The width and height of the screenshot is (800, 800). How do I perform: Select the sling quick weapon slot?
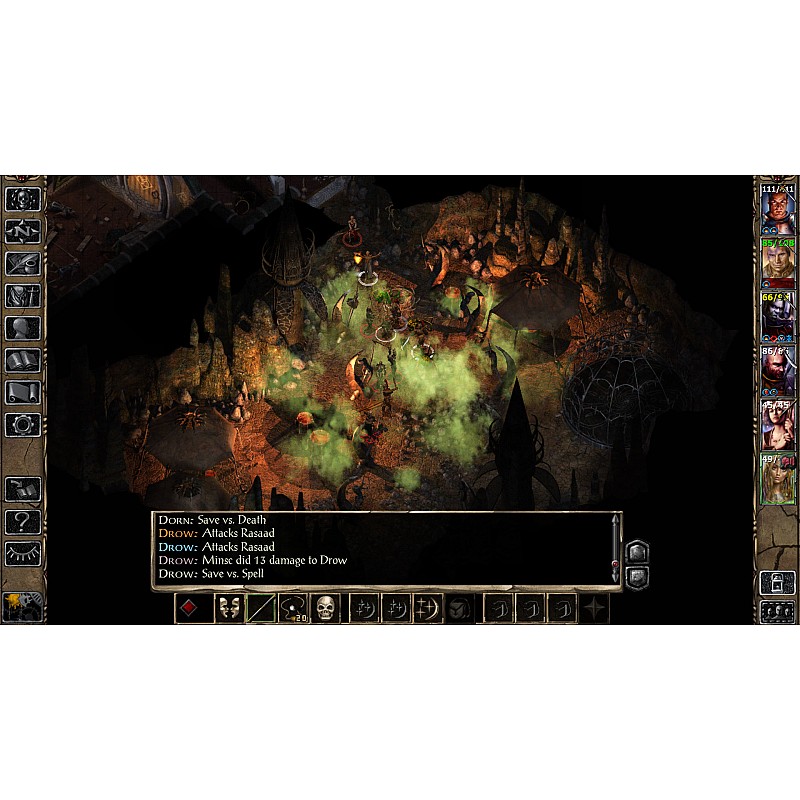point(293,608)
